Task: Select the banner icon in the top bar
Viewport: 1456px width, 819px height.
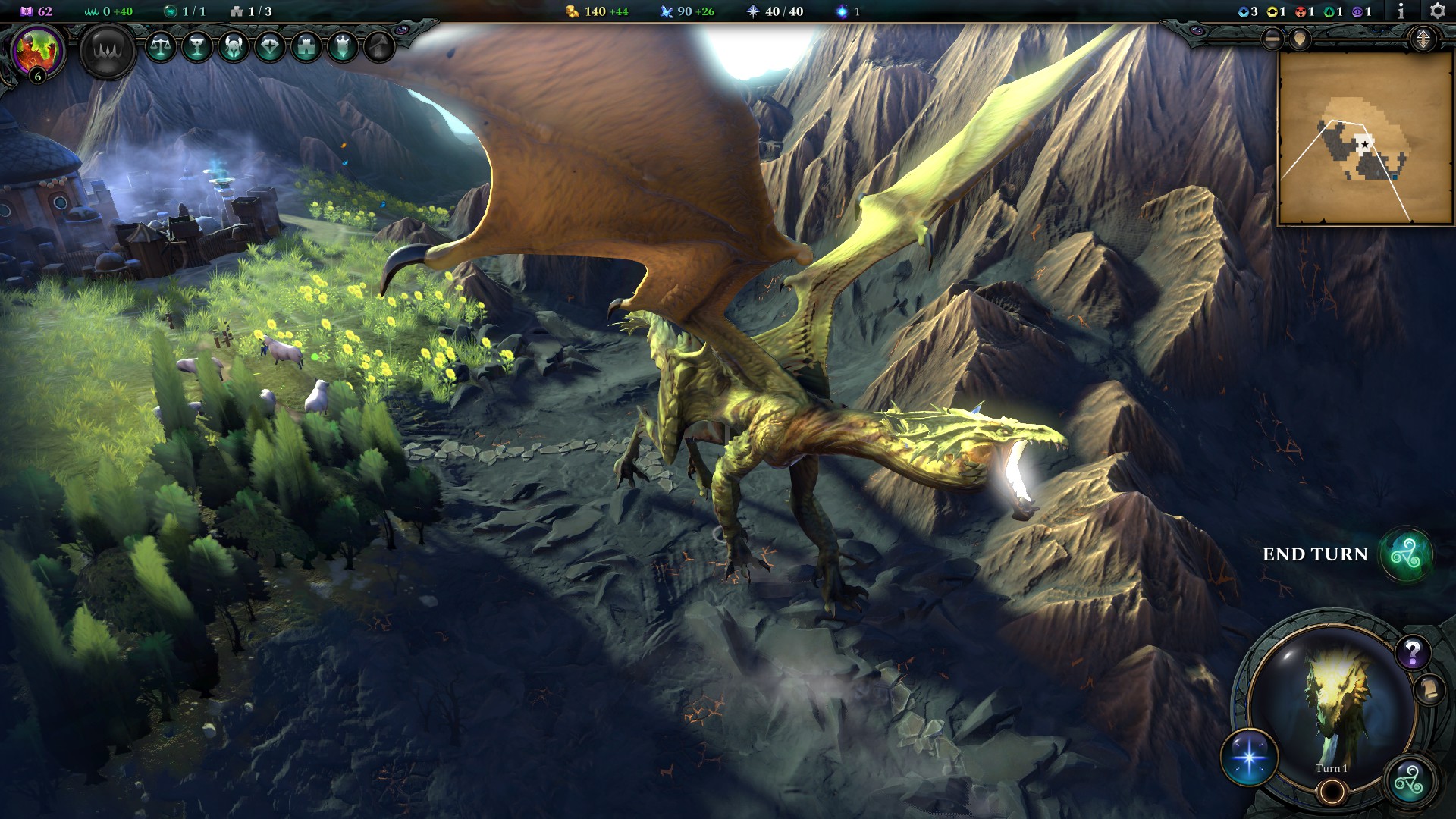Action: pyautogui.click(x=343, y=47)
